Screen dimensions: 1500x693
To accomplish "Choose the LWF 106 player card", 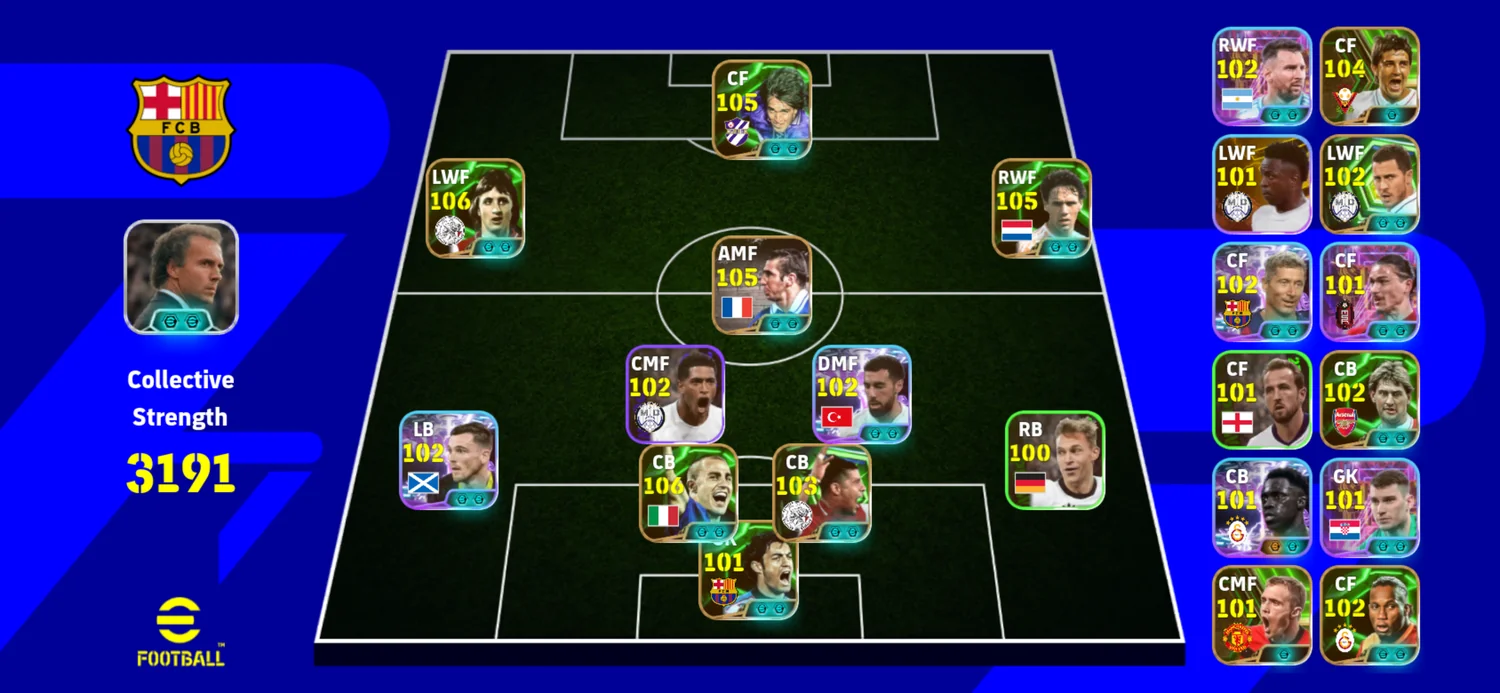I will 475,208.
